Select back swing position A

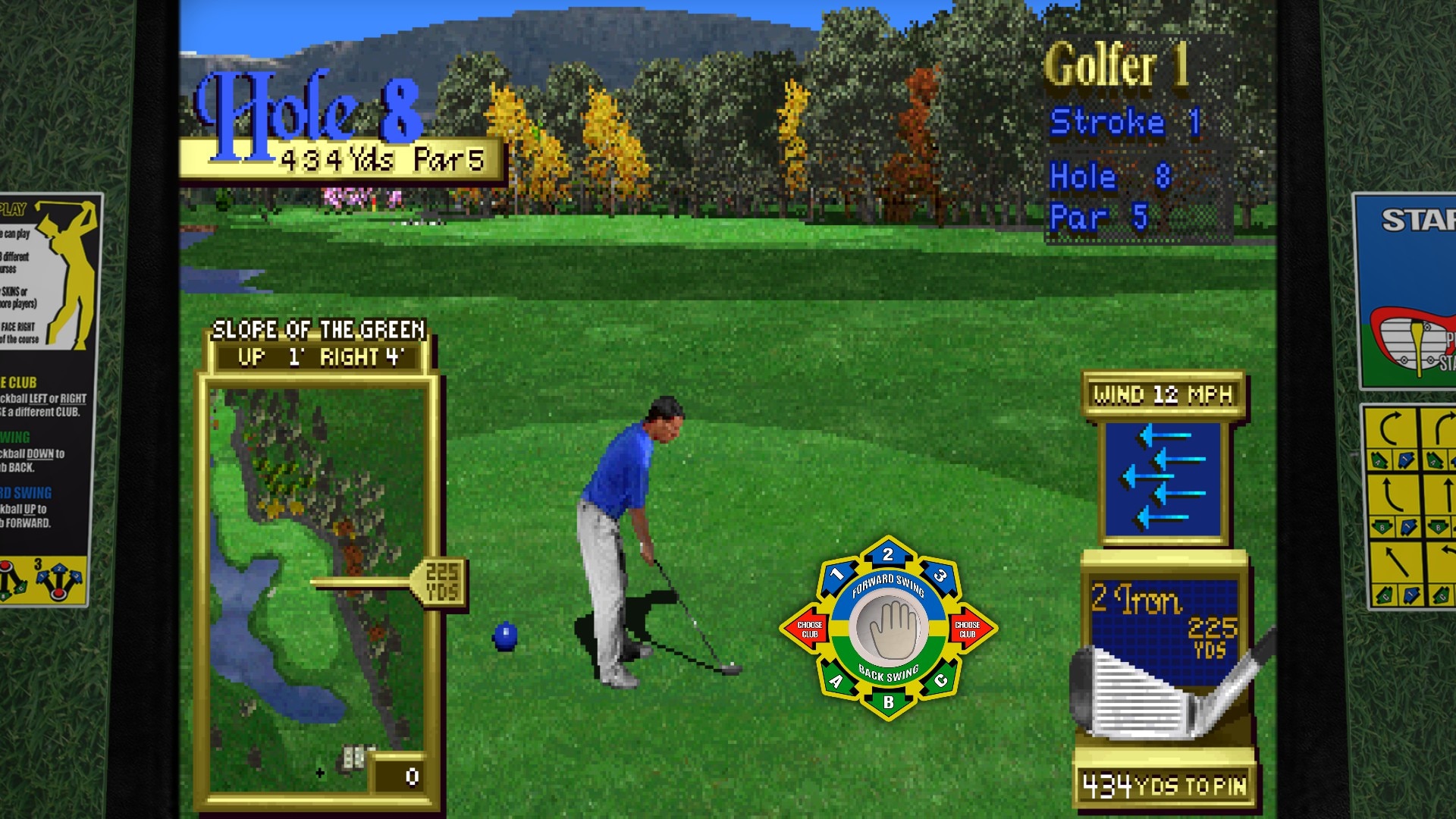[836, 681]
